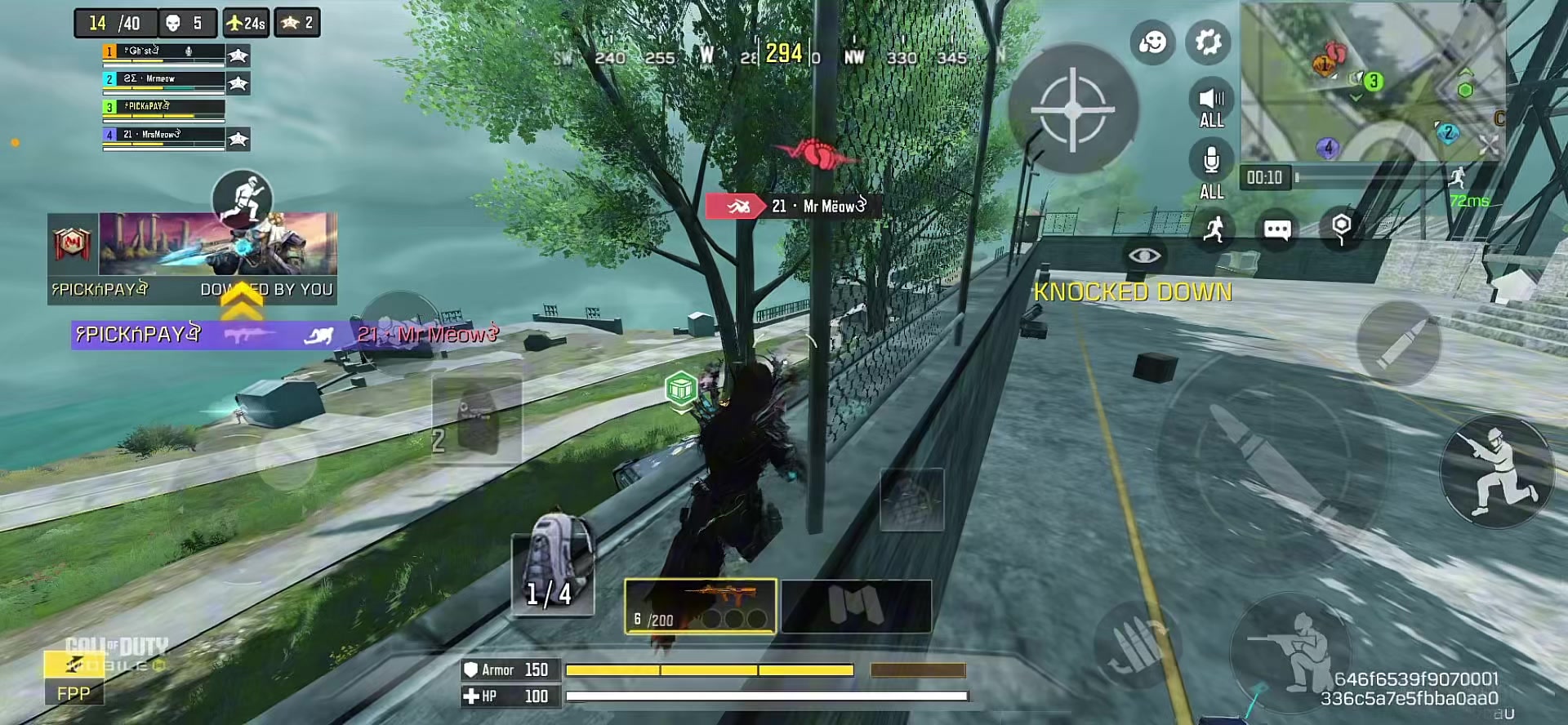Expand the minimap

1372,82
